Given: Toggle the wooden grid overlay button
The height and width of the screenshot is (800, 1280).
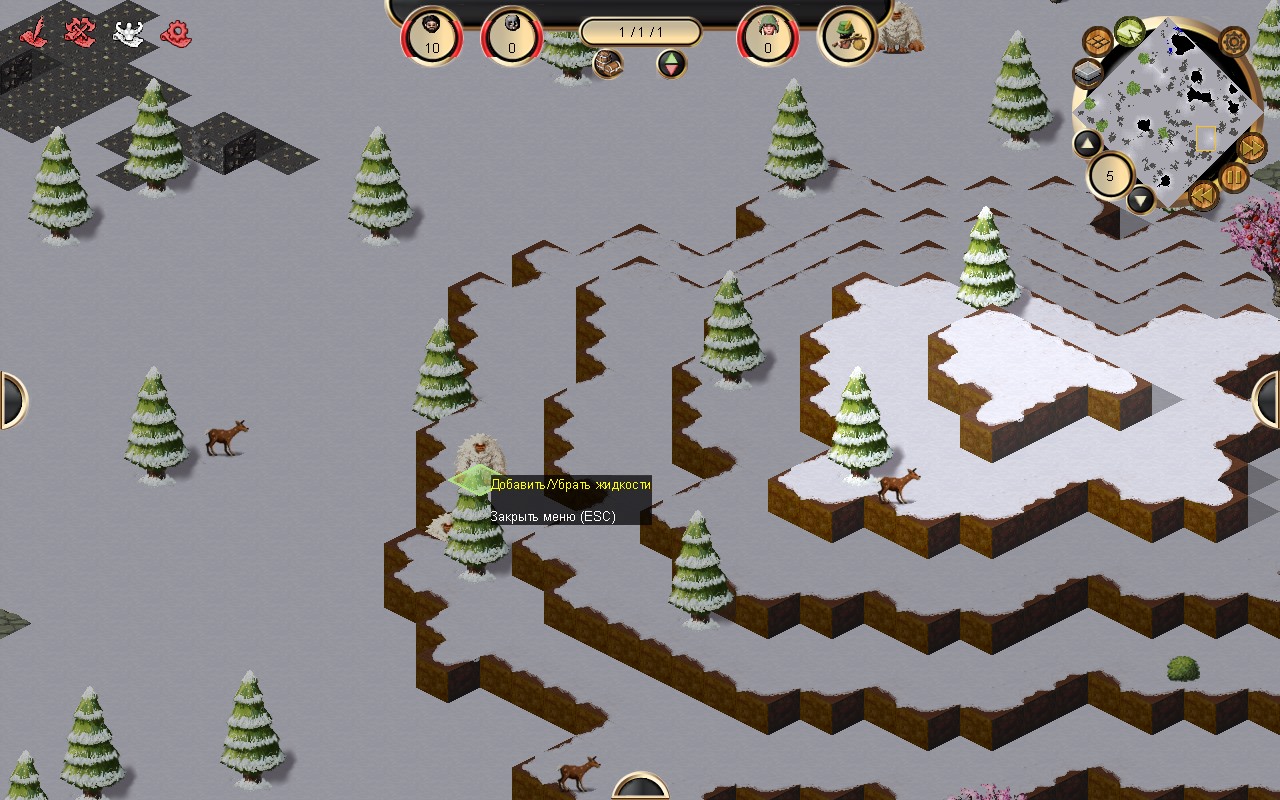Looking at the screenshot, I should coord(1097,42).
